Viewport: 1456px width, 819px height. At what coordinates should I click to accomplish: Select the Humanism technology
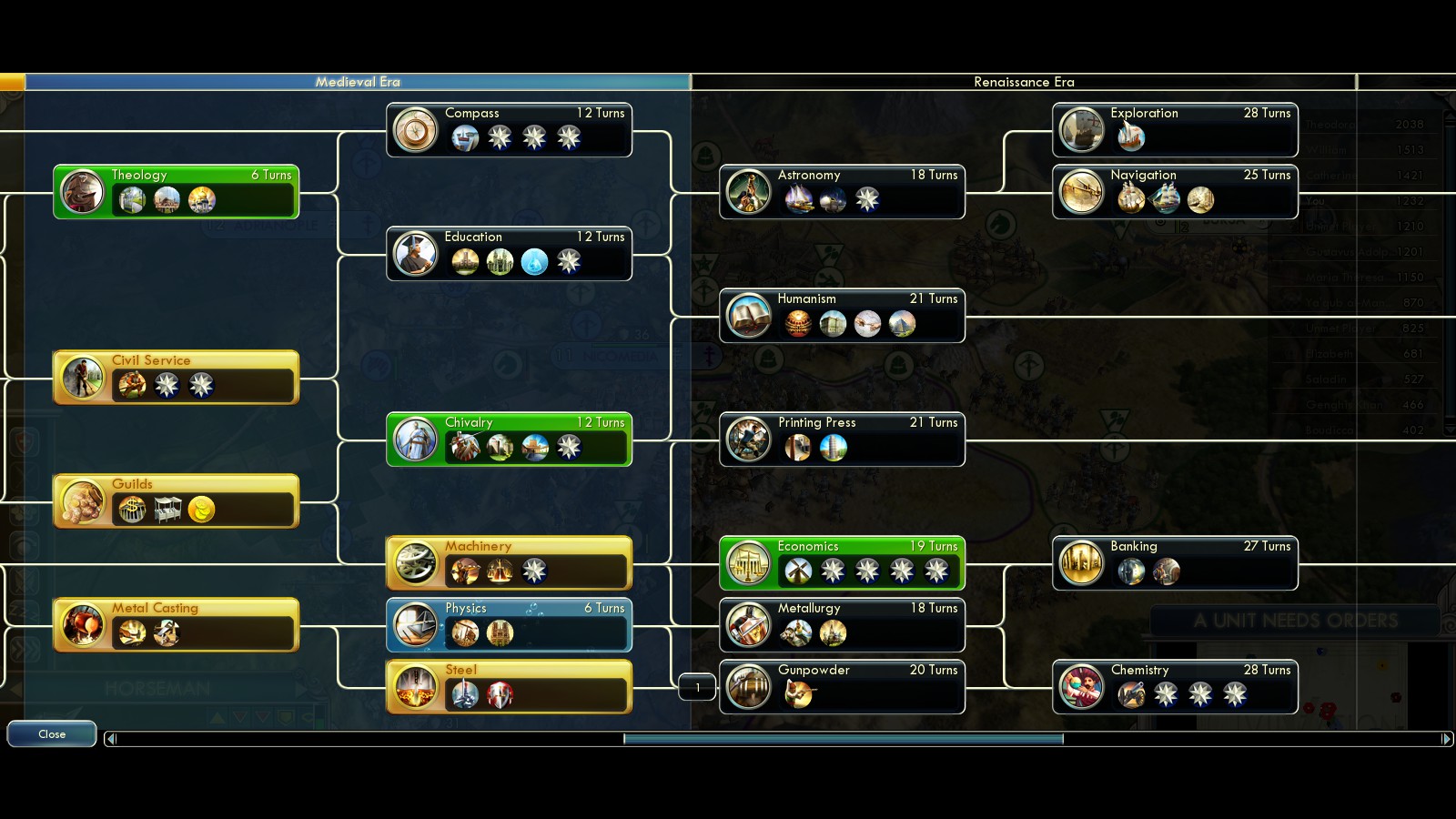[842, 316]
